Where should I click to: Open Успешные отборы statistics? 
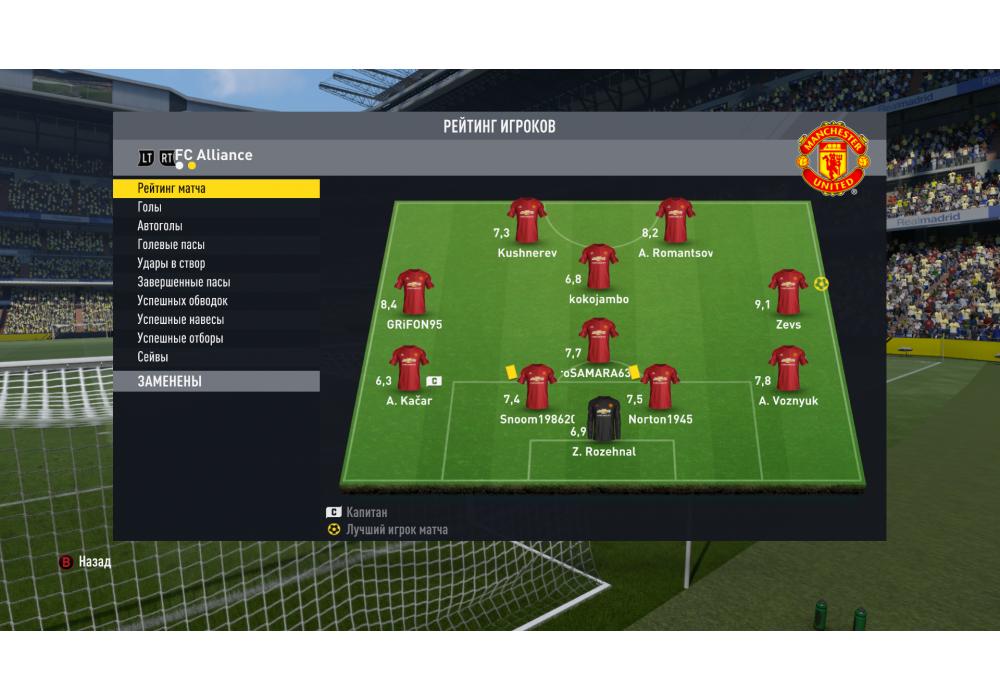215,338
